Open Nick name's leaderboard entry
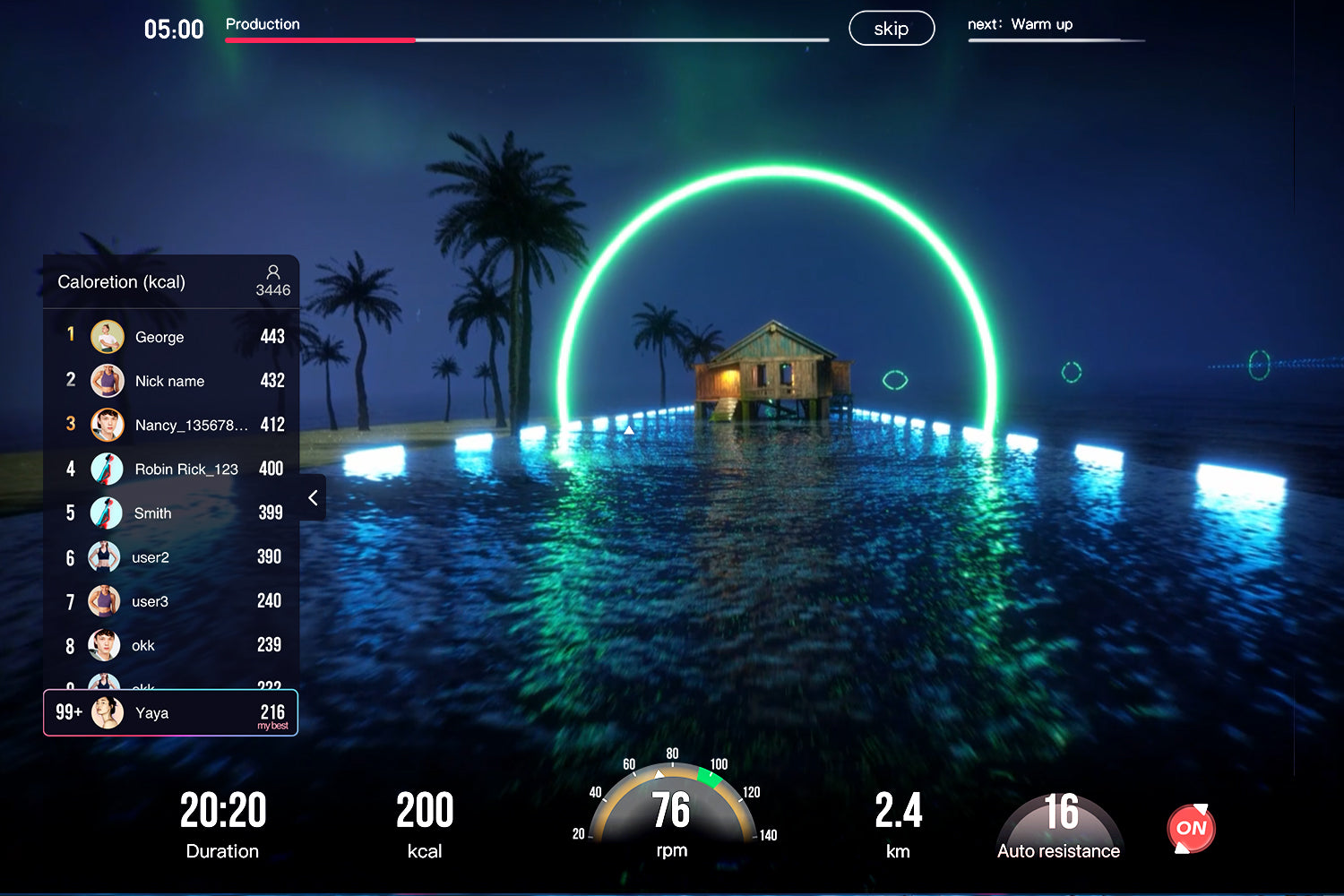This screenshot has height=896, width=1344. [170, 381]
